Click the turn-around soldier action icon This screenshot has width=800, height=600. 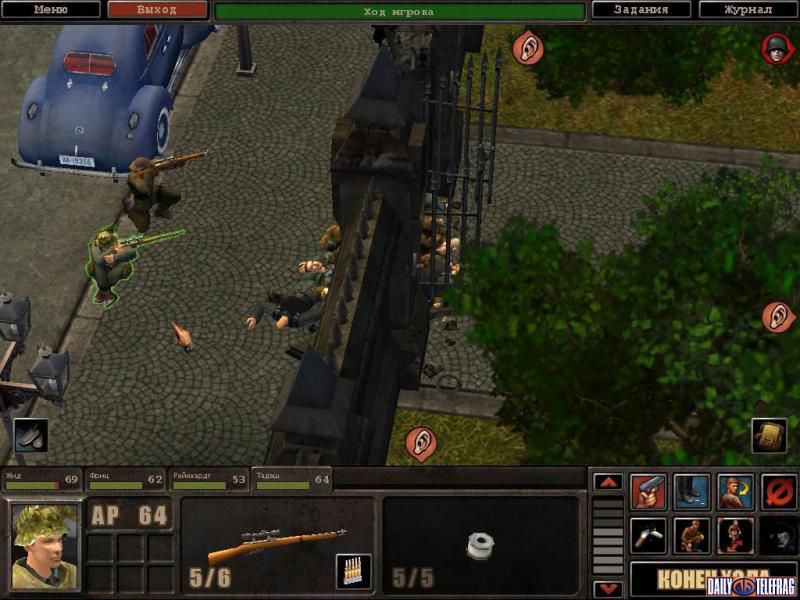point(735,492)
